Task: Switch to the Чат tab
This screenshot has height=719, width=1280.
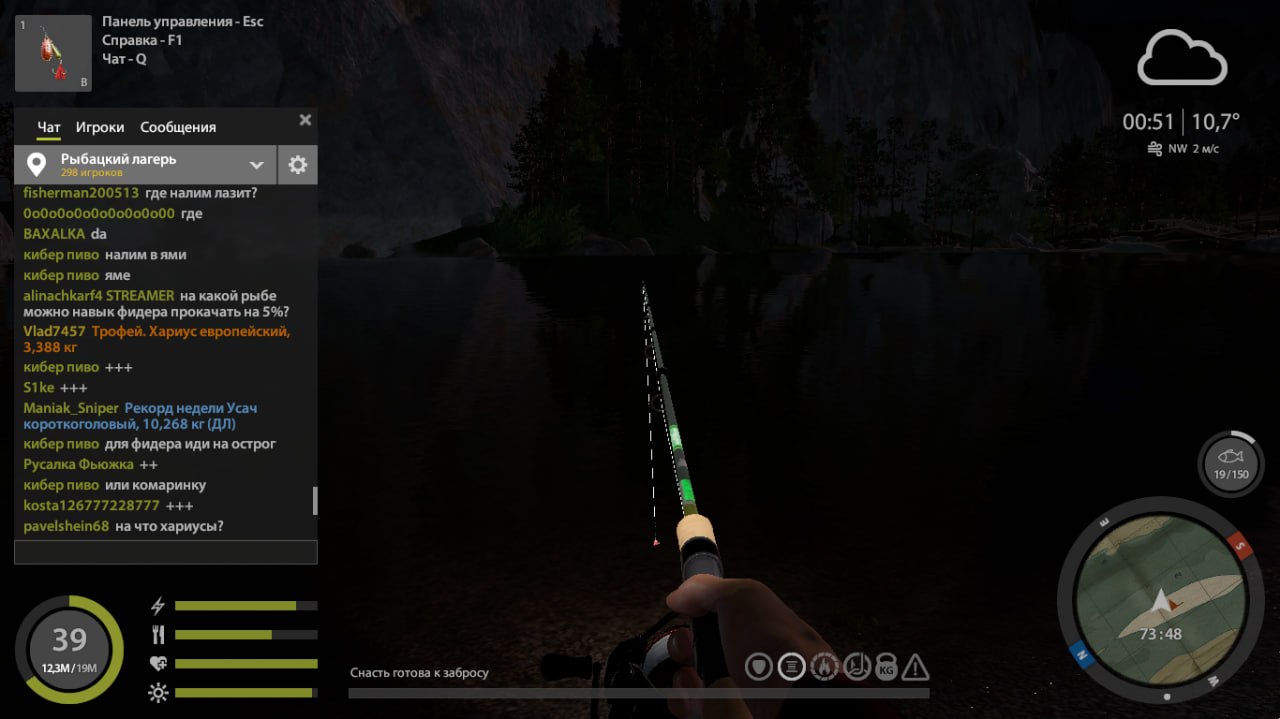Action: tap(49, 127)
